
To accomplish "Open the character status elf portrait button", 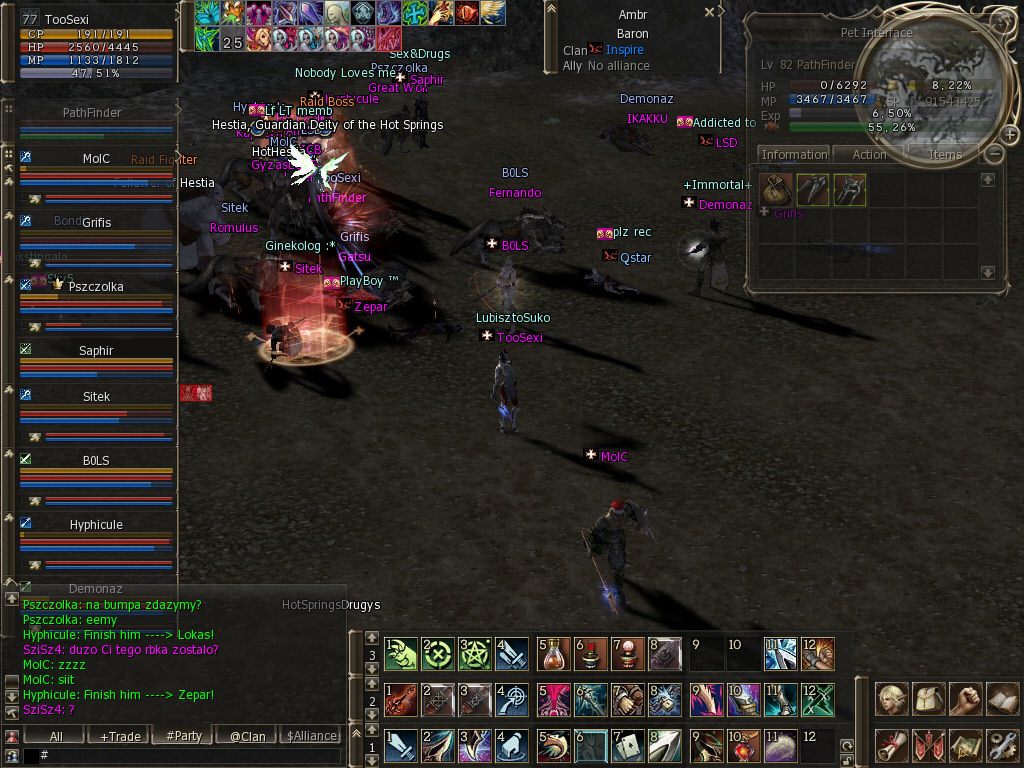I will (x=892, y=698).
